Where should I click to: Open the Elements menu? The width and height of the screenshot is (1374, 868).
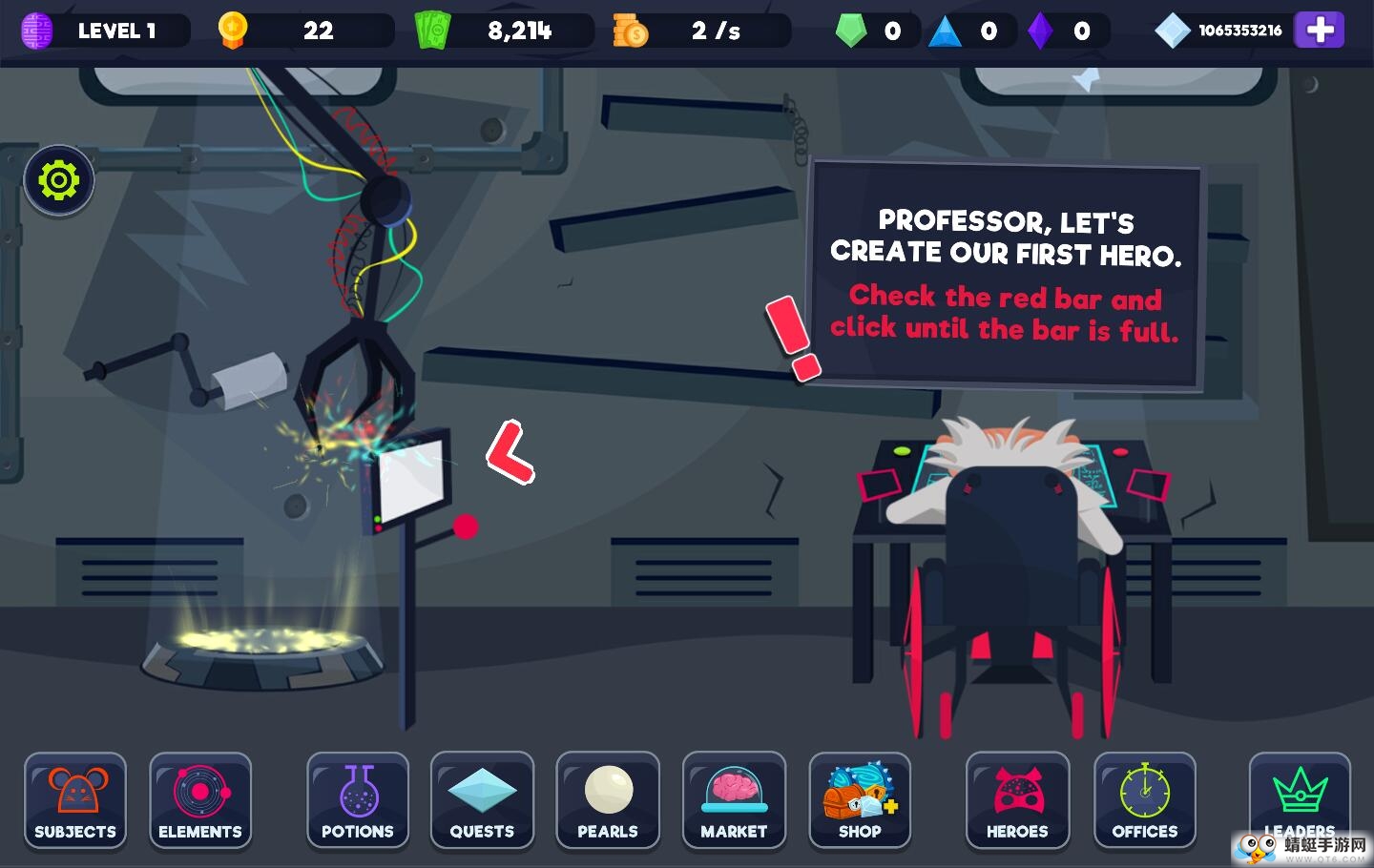pyautogui.click(x=200, y=800)
